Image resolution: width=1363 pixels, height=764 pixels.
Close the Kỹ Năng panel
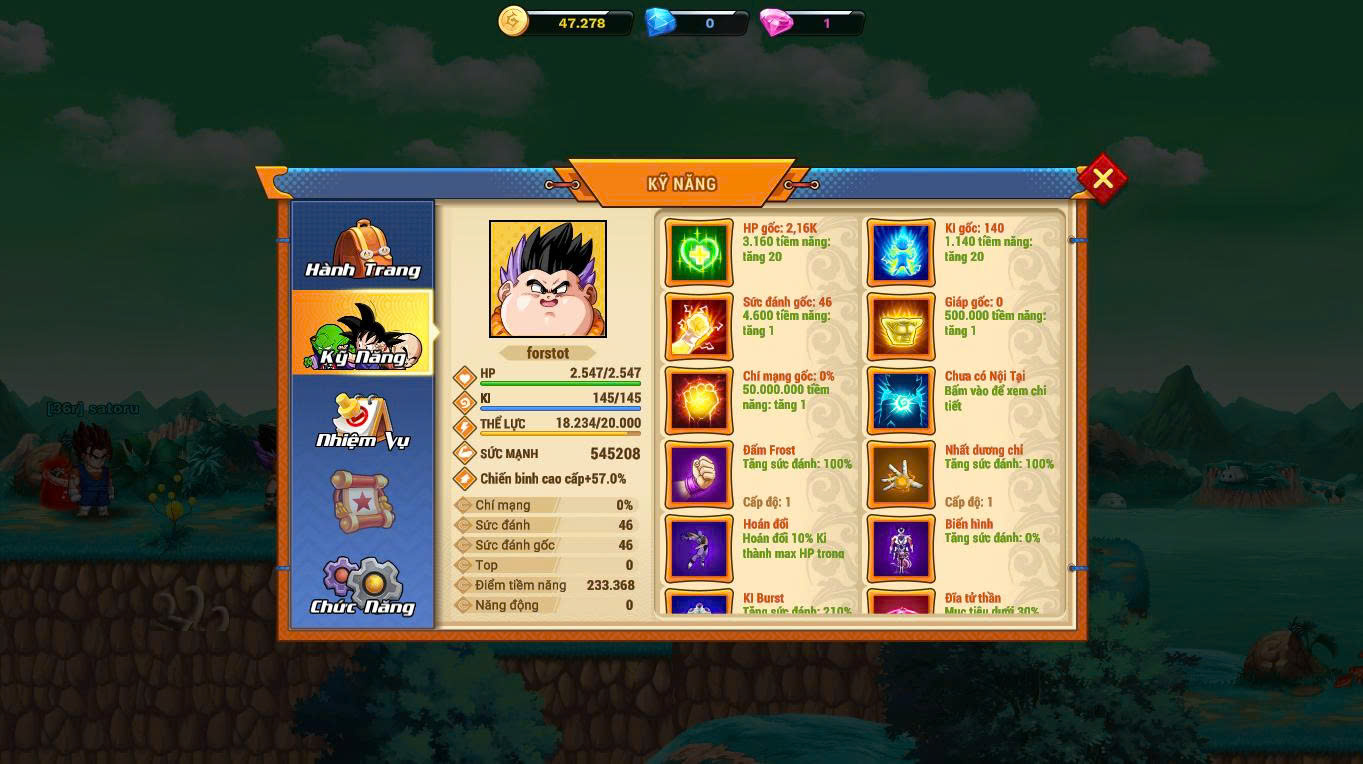(x=1102, y=179)
